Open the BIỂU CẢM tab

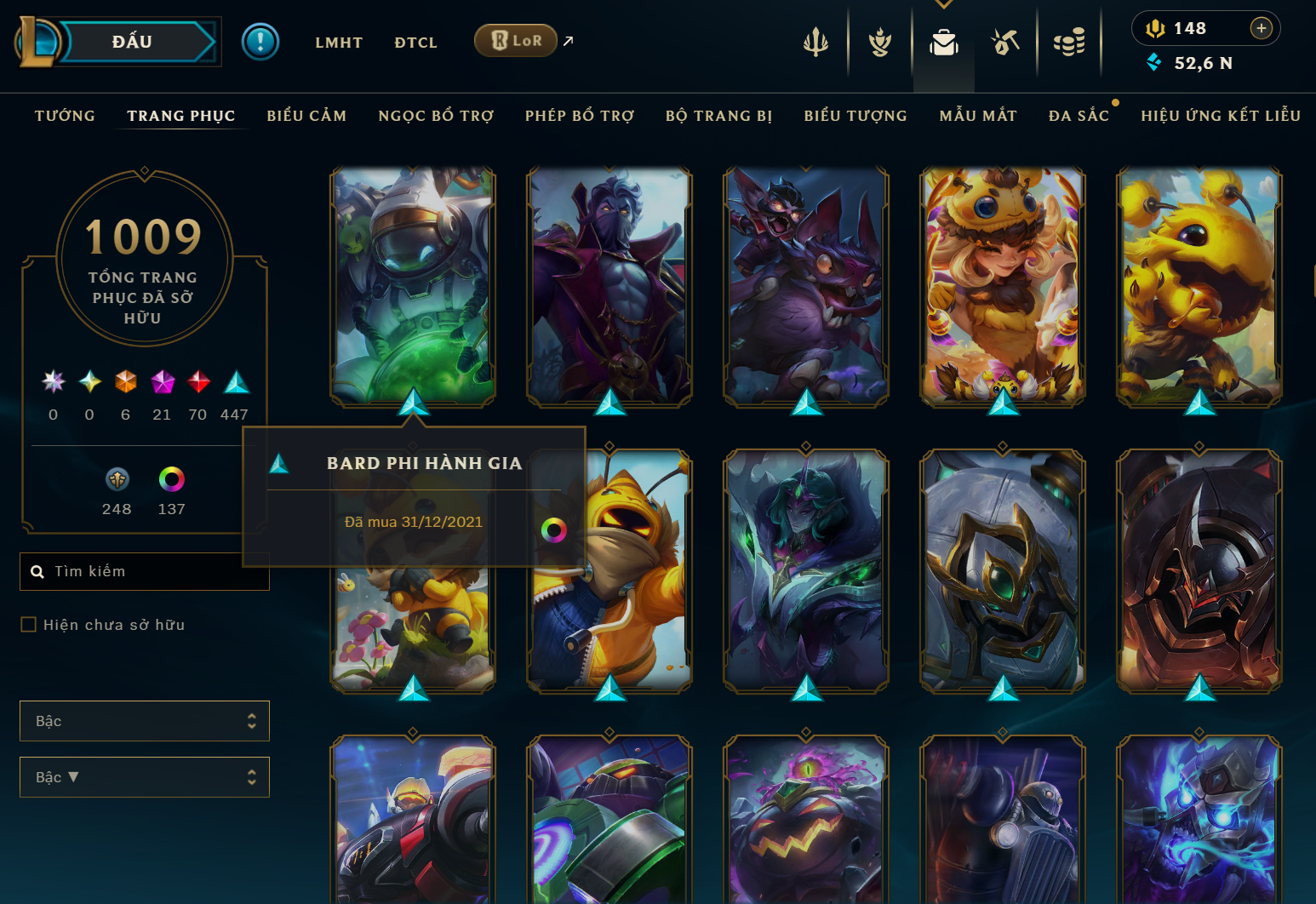pyautogui.click(x=306, y=116)
